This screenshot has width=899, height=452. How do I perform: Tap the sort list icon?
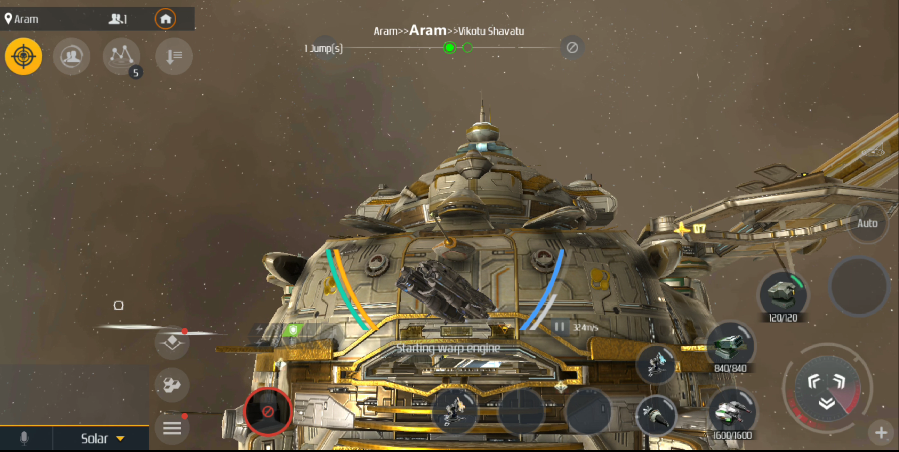point(172,56)
